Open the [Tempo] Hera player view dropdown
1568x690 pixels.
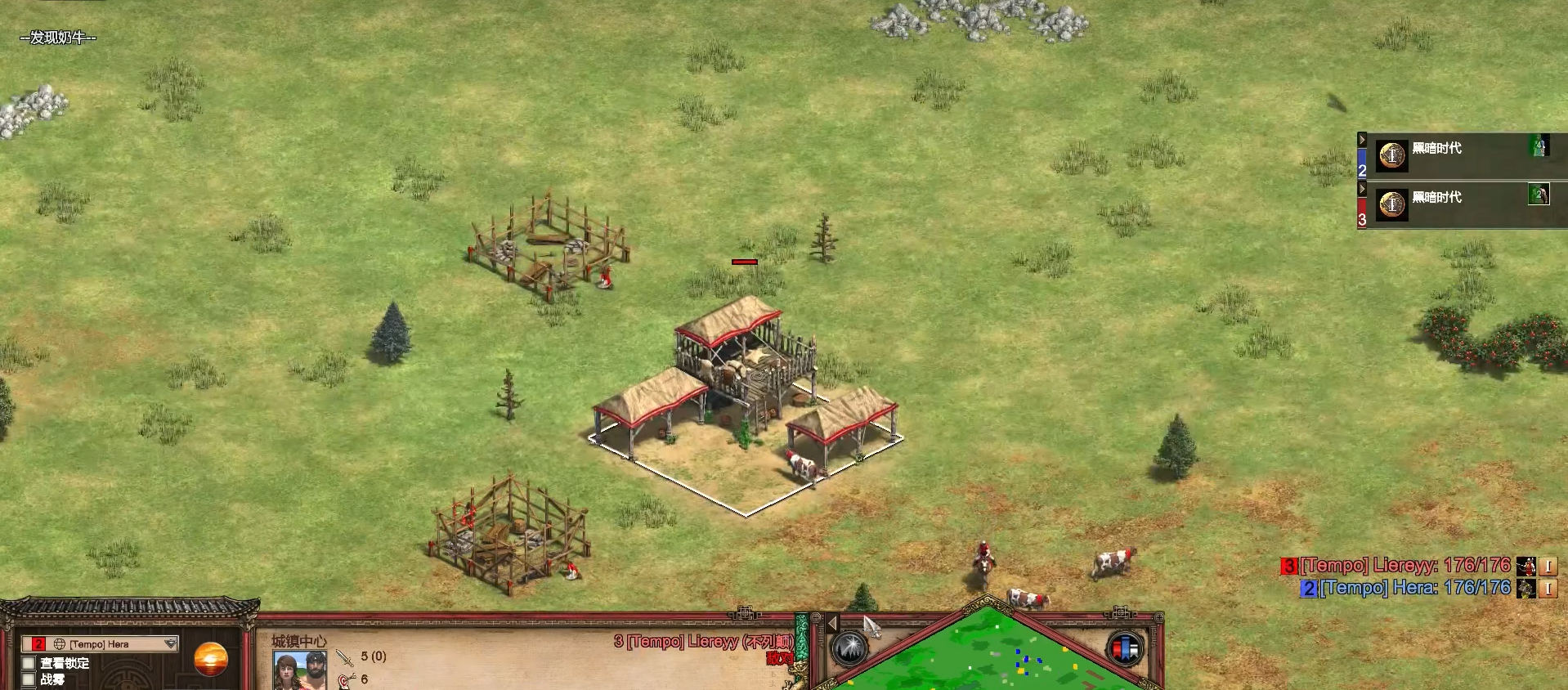pyautogui.click(x=170, y=644)
